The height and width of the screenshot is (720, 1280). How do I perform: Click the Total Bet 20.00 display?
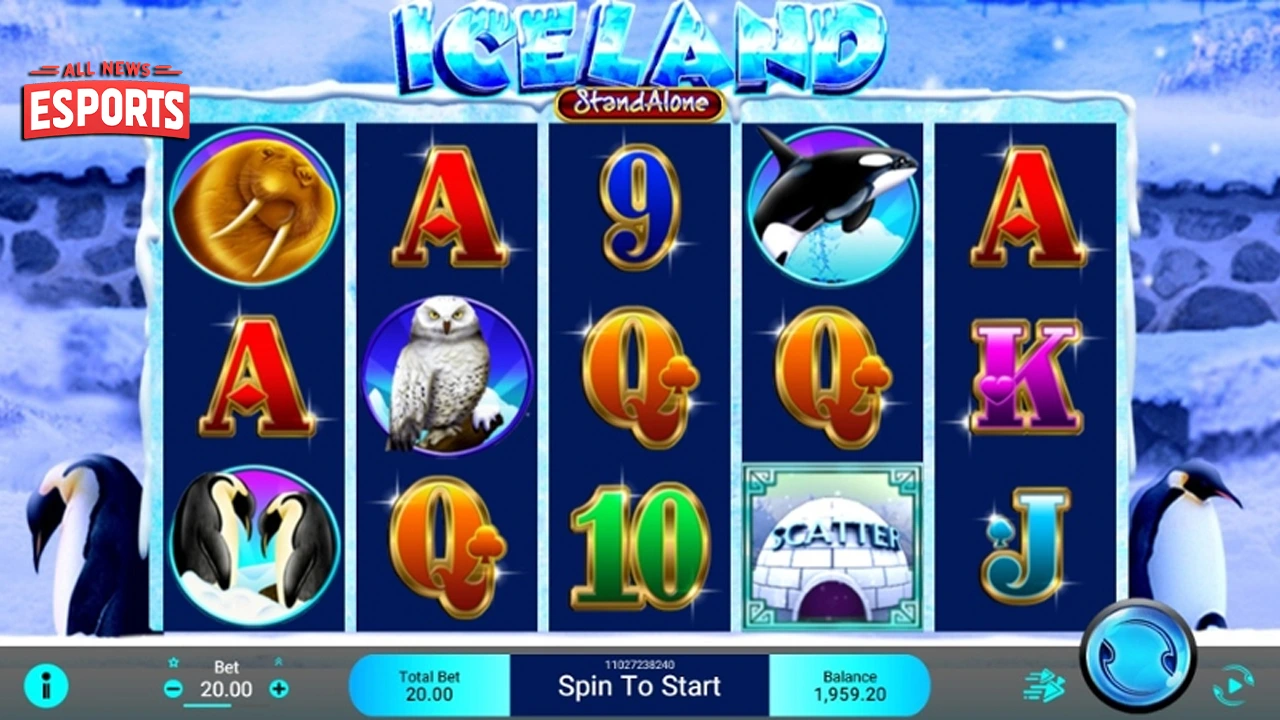[x=430, y=683]
